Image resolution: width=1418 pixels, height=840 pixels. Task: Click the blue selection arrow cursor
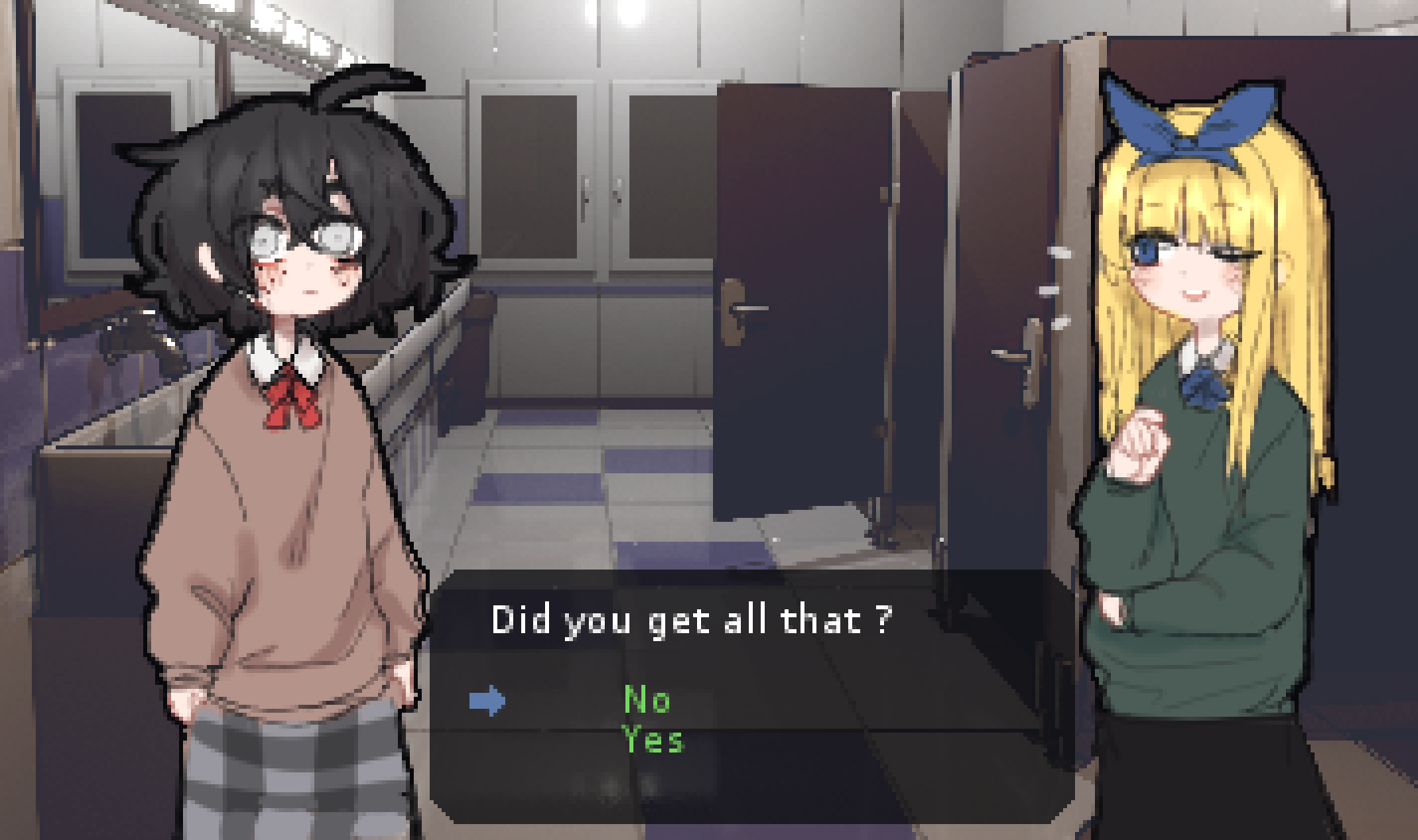coord(486,701)
